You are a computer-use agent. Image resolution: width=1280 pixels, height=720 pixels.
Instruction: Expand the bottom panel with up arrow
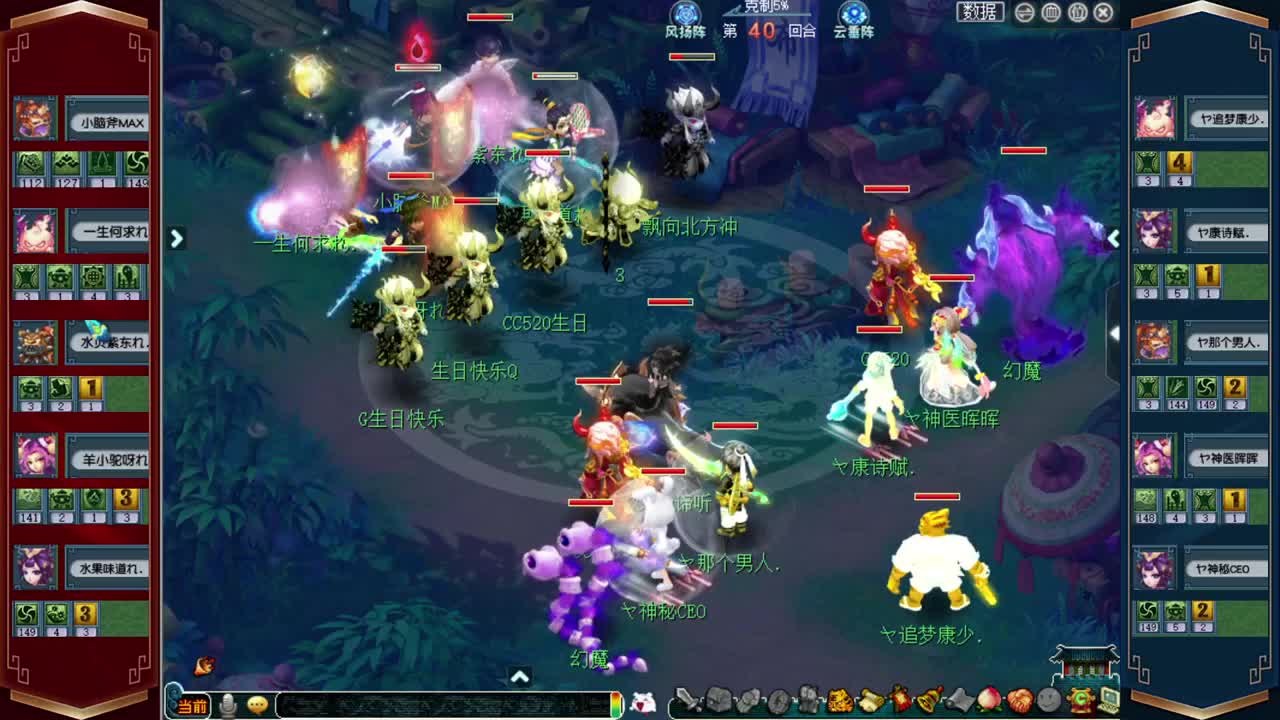519,674
